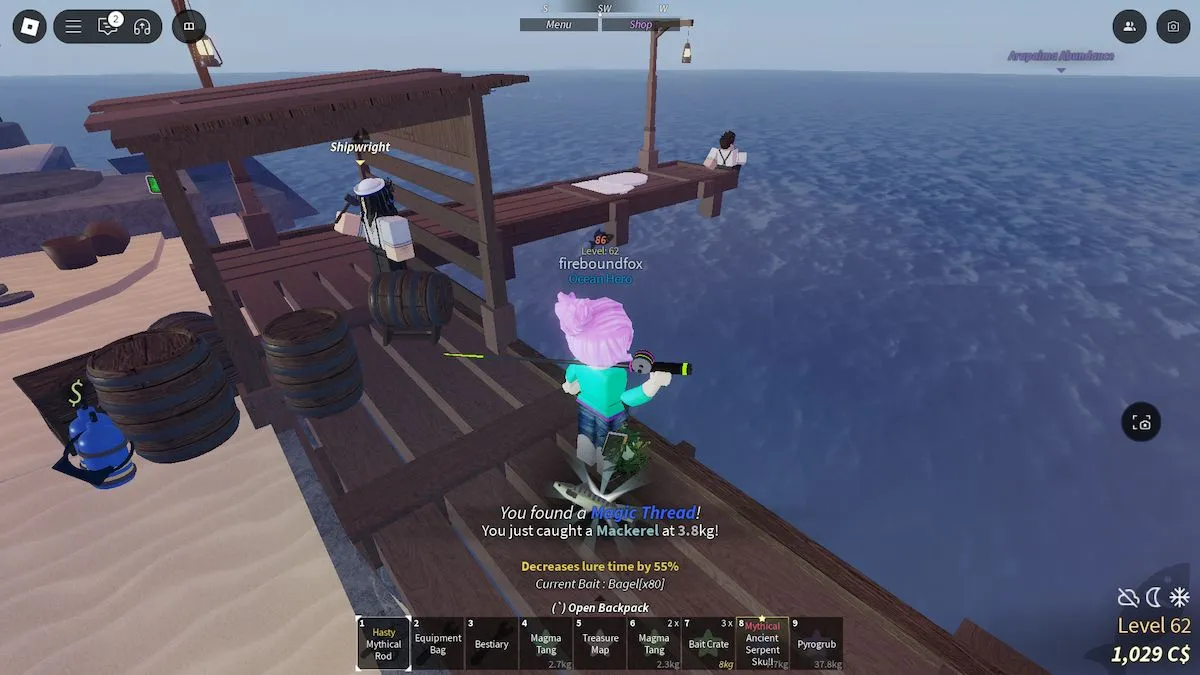This screenshot has width=1200, height=675.
Task: Select the 2.7kg Magma Tang slot
Action: (x=546, y=643)
